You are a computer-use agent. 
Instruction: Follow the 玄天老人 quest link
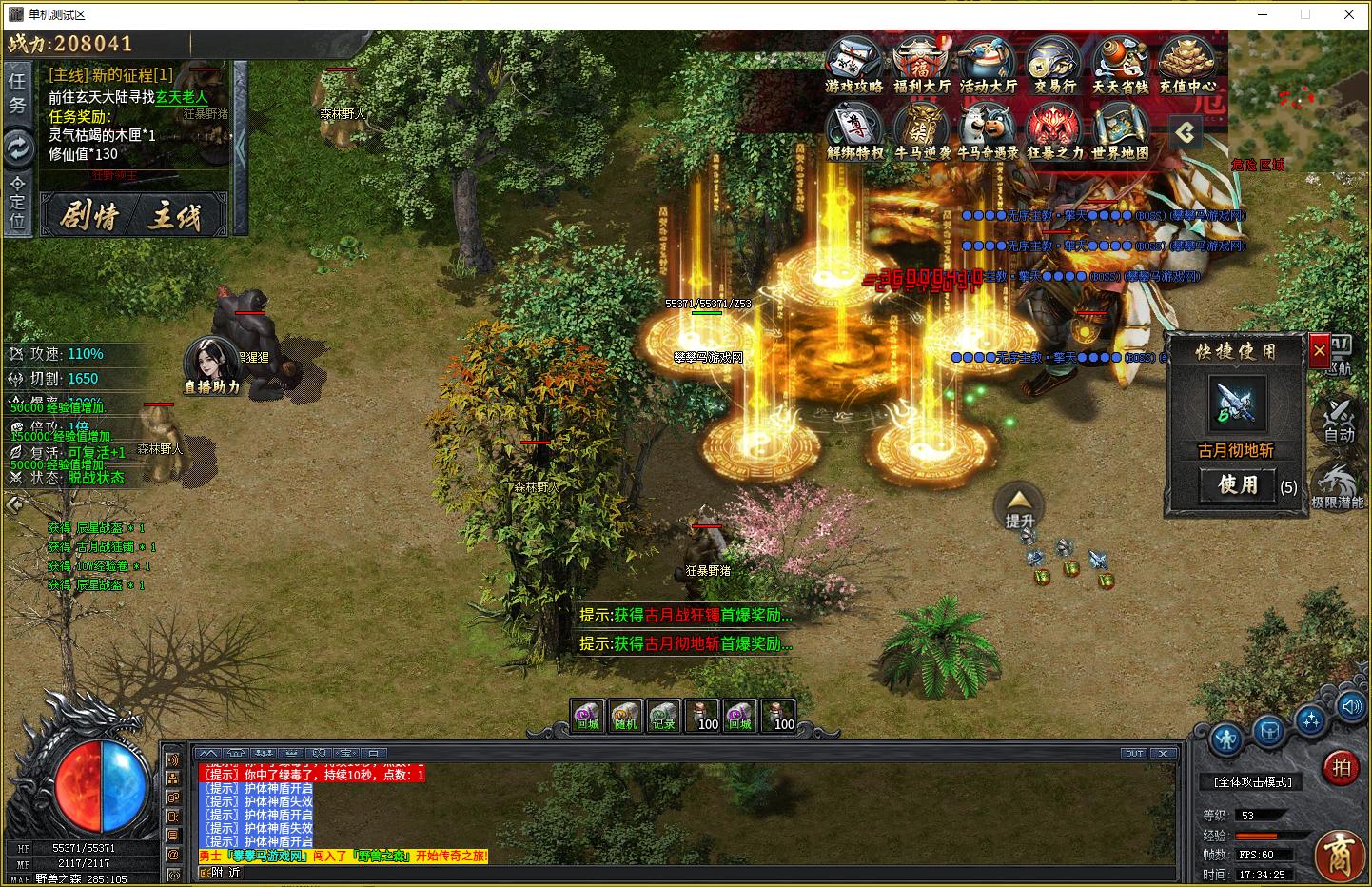(x=182, y=97)
